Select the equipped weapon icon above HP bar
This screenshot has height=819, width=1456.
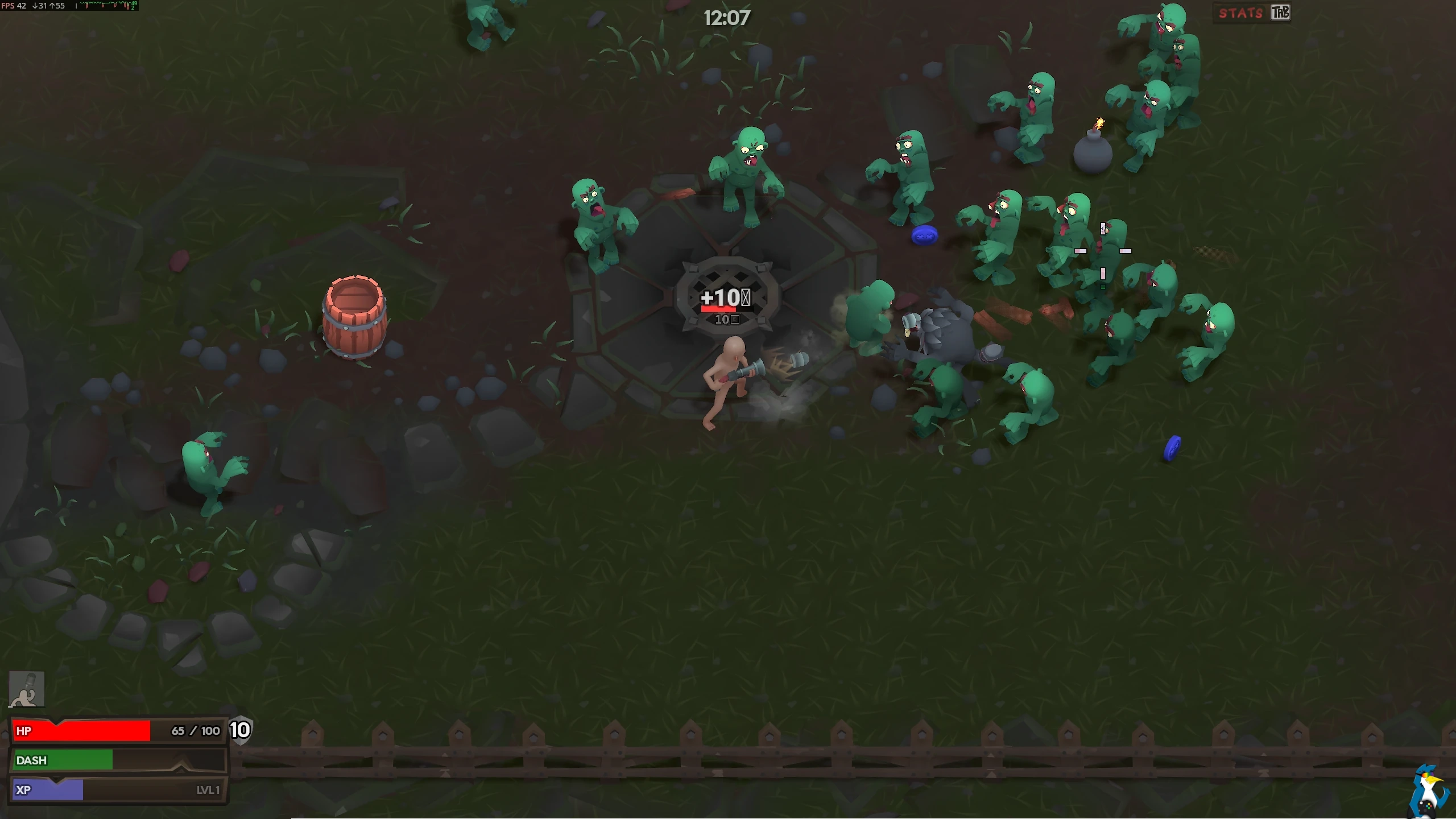(x=27, y=689)
